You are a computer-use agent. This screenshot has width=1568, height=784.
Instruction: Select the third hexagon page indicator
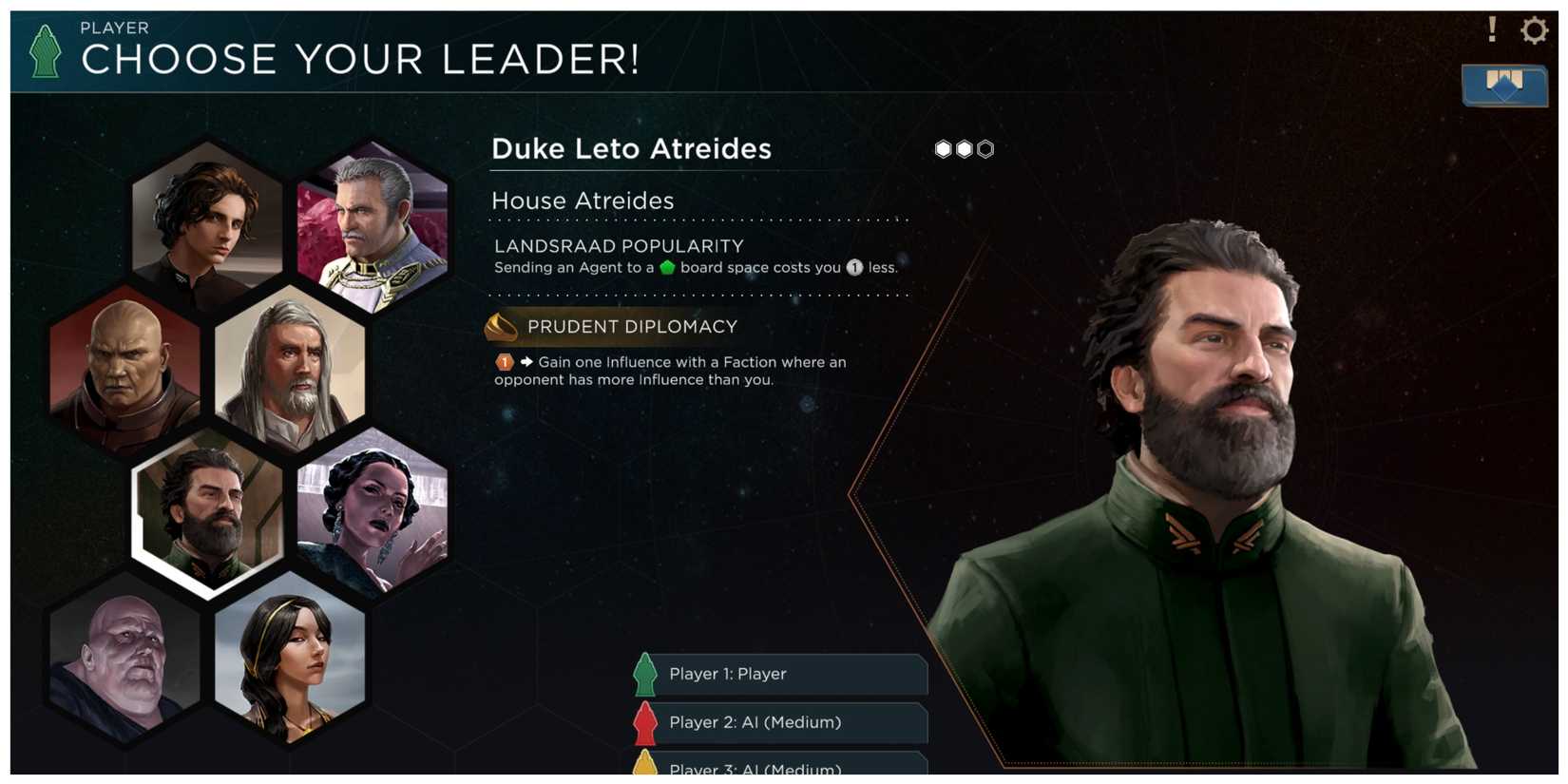point(985,148)
